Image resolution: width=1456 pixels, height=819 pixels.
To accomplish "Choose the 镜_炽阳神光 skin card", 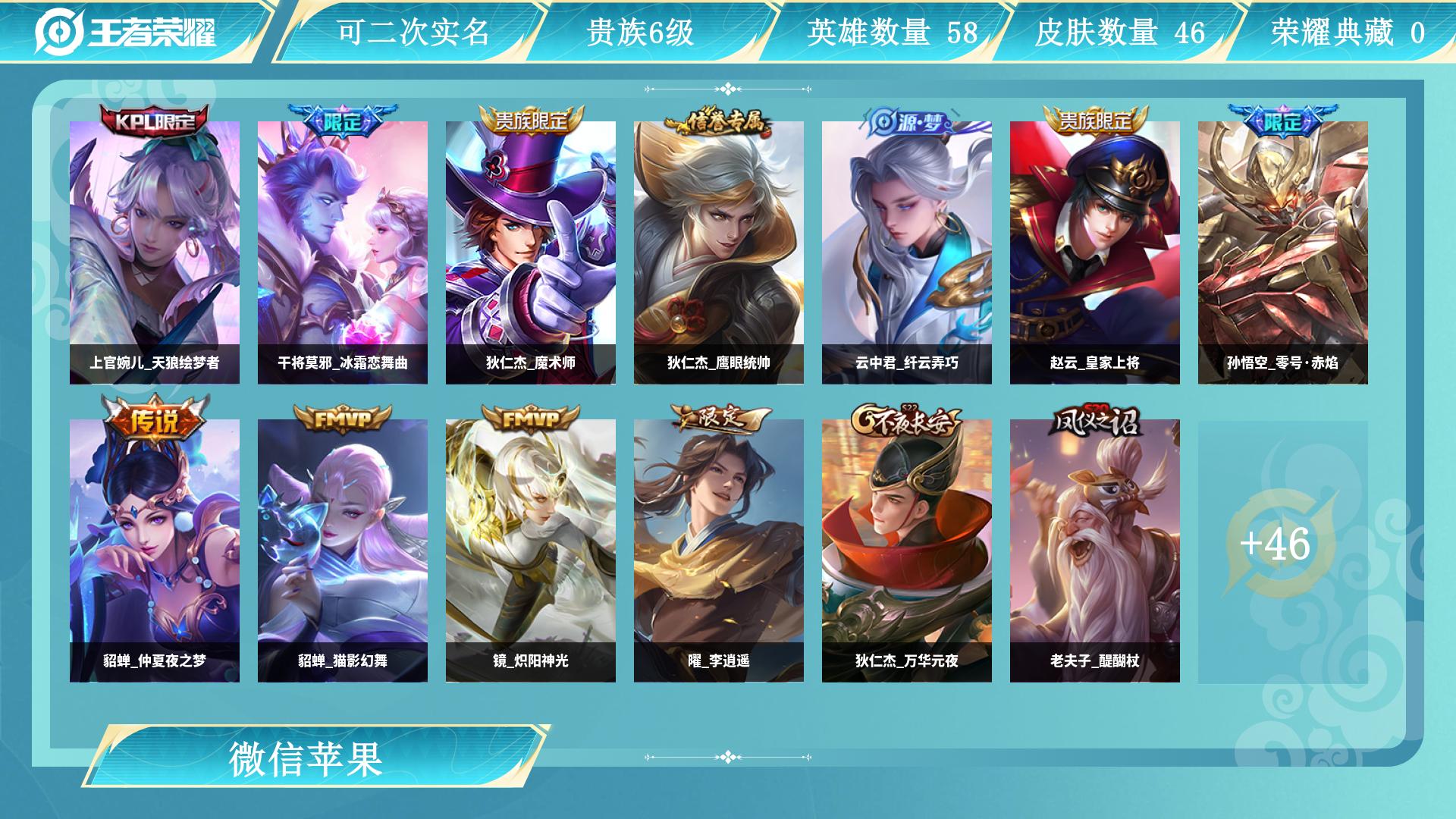I will [531, 550].
